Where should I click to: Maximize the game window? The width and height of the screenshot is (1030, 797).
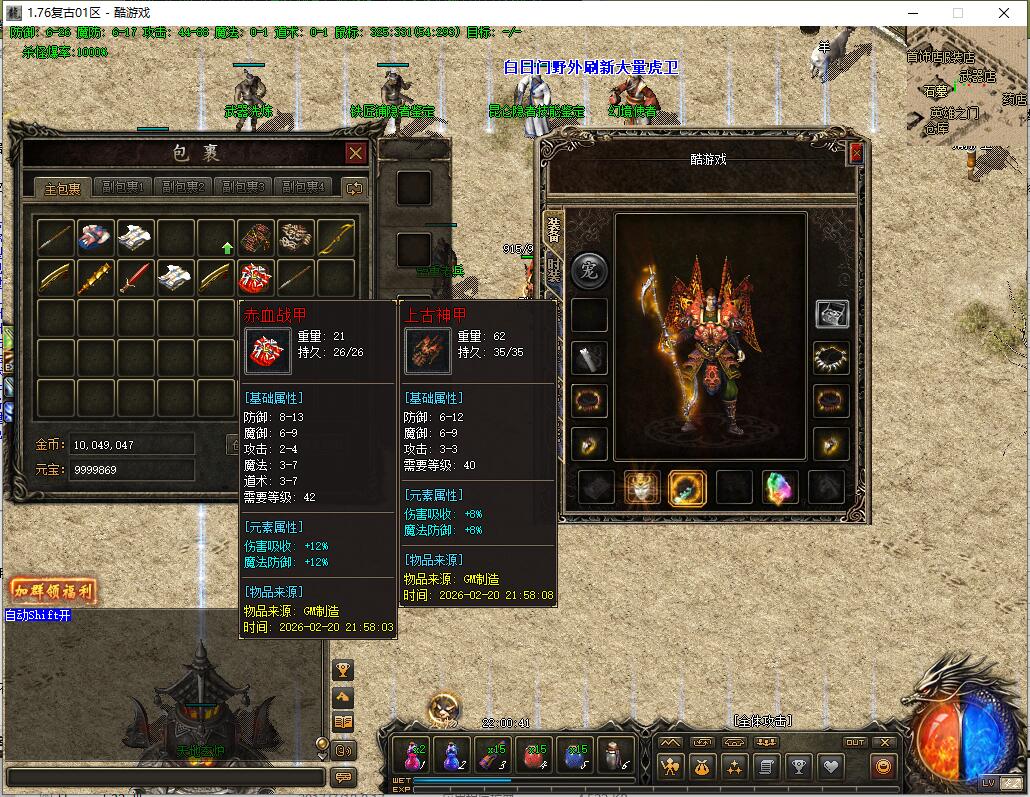(x=957, y=13)
